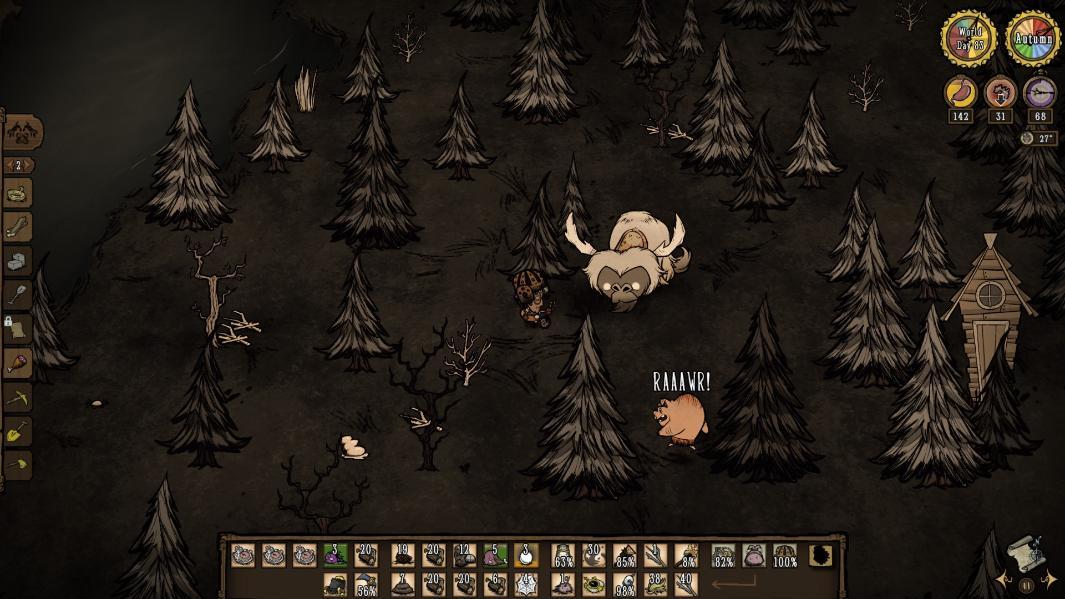Select the pinned ham bat recipe
The width and height of the screenshot is (1065, 599).
[18, 363]
